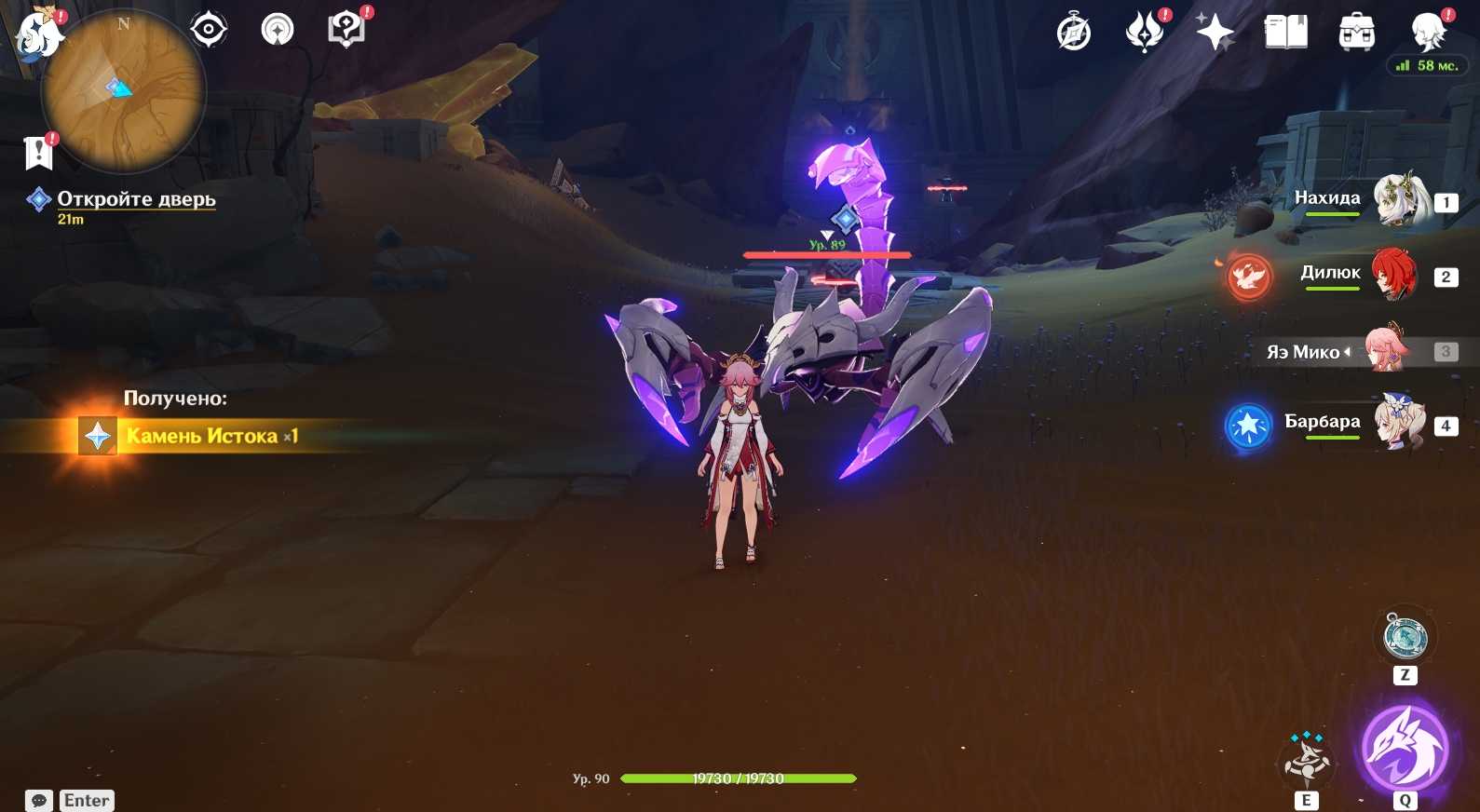Open the backpack inventory icon
This screenshot has width=1480, height=812.
pos(1356,33)
